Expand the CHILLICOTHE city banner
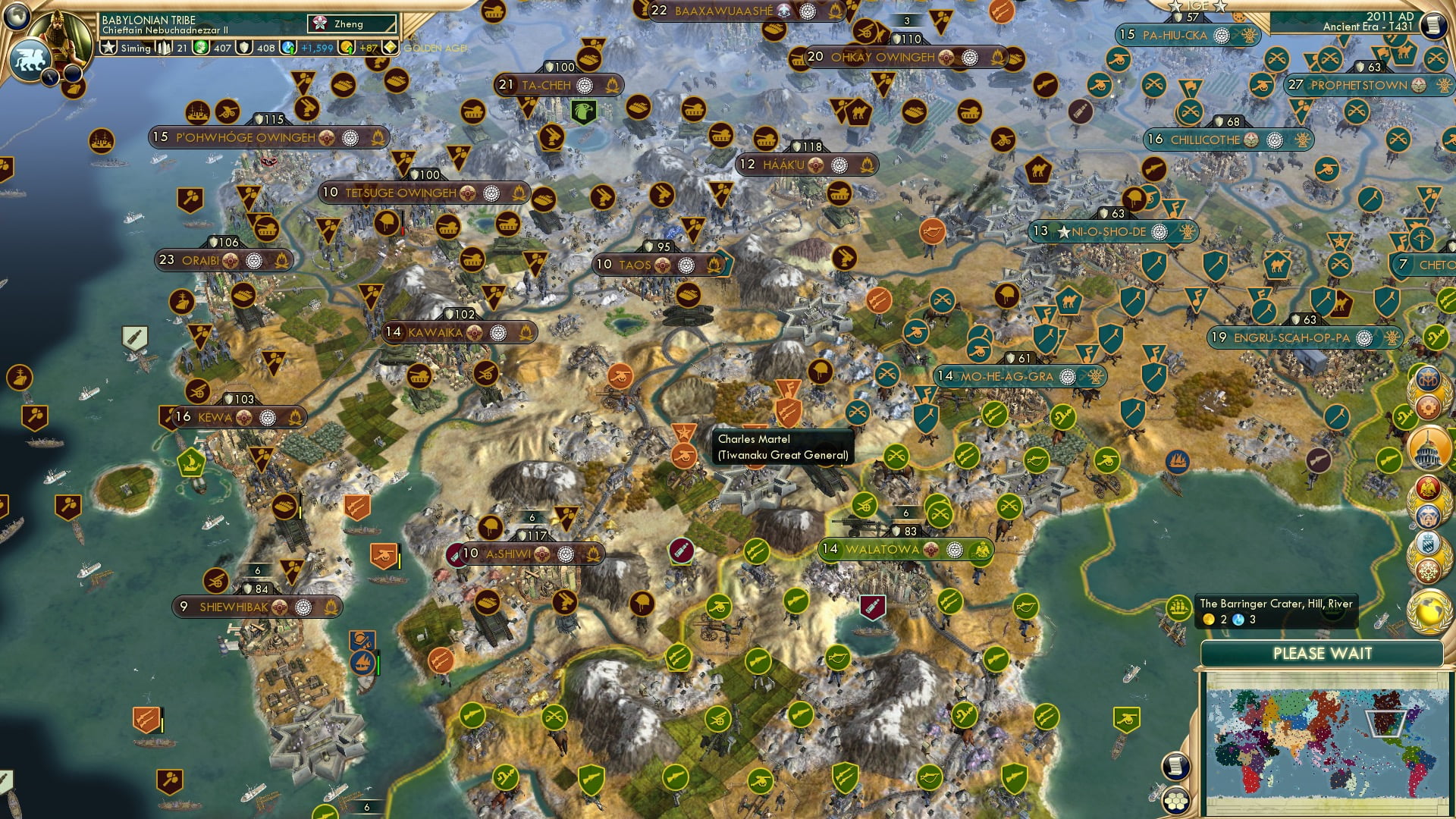Image resolution: width=1456 pixels, height=819 pixels. click(1213, 139)
